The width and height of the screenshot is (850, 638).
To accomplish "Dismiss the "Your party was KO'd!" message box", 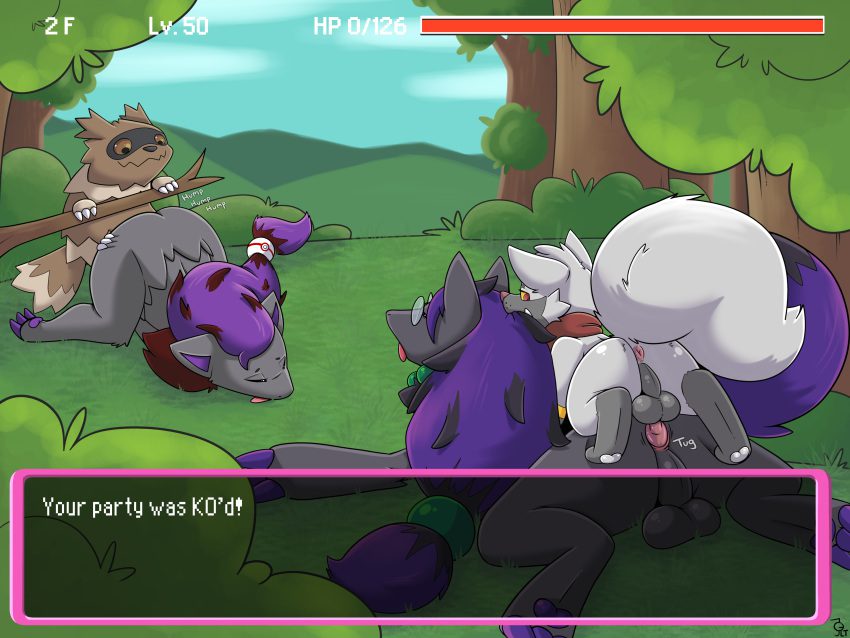I will 420,545.
